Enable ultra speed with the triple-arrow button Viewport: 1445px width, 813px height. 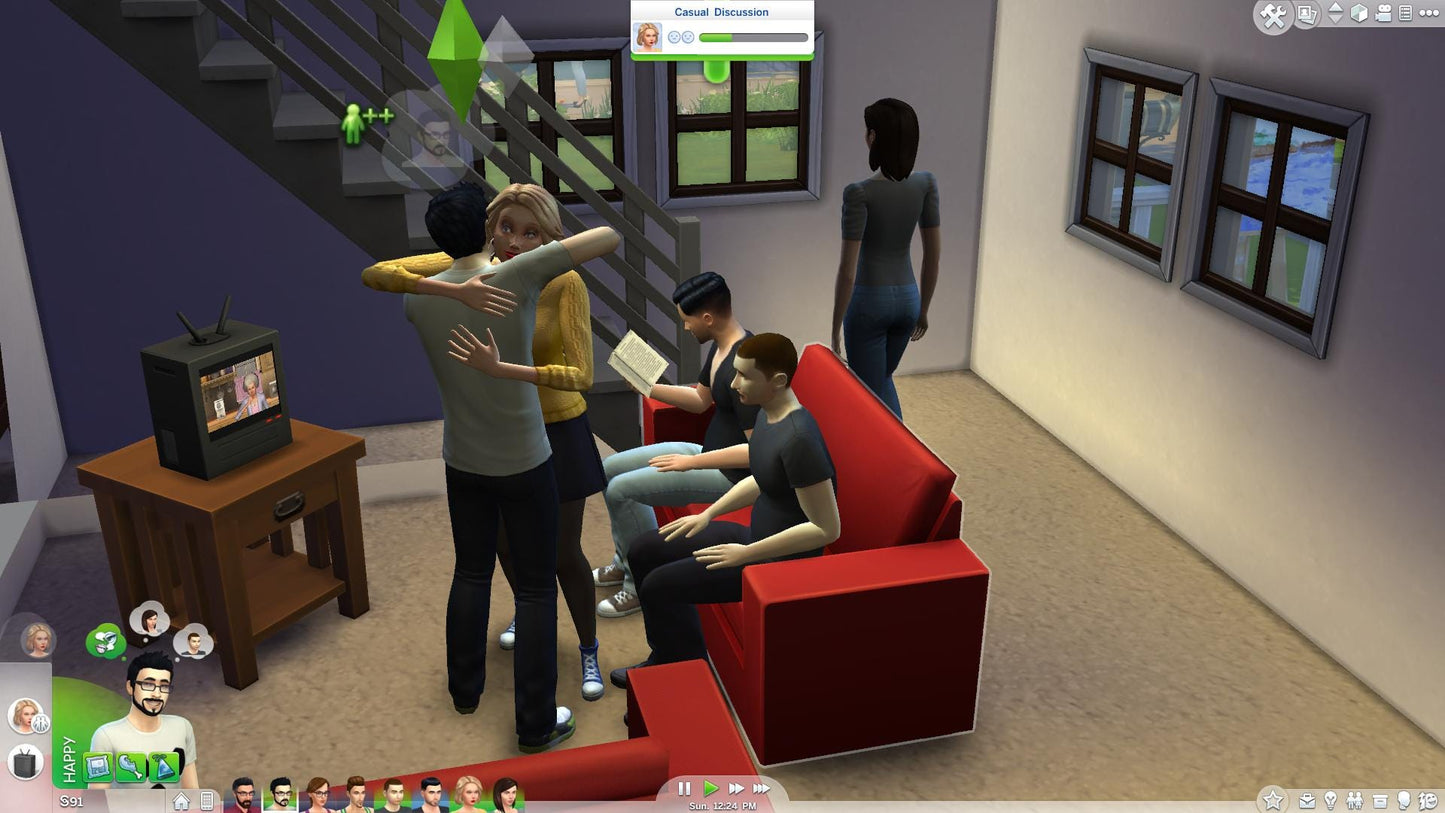pyautogui.click(x=762, y=789)
